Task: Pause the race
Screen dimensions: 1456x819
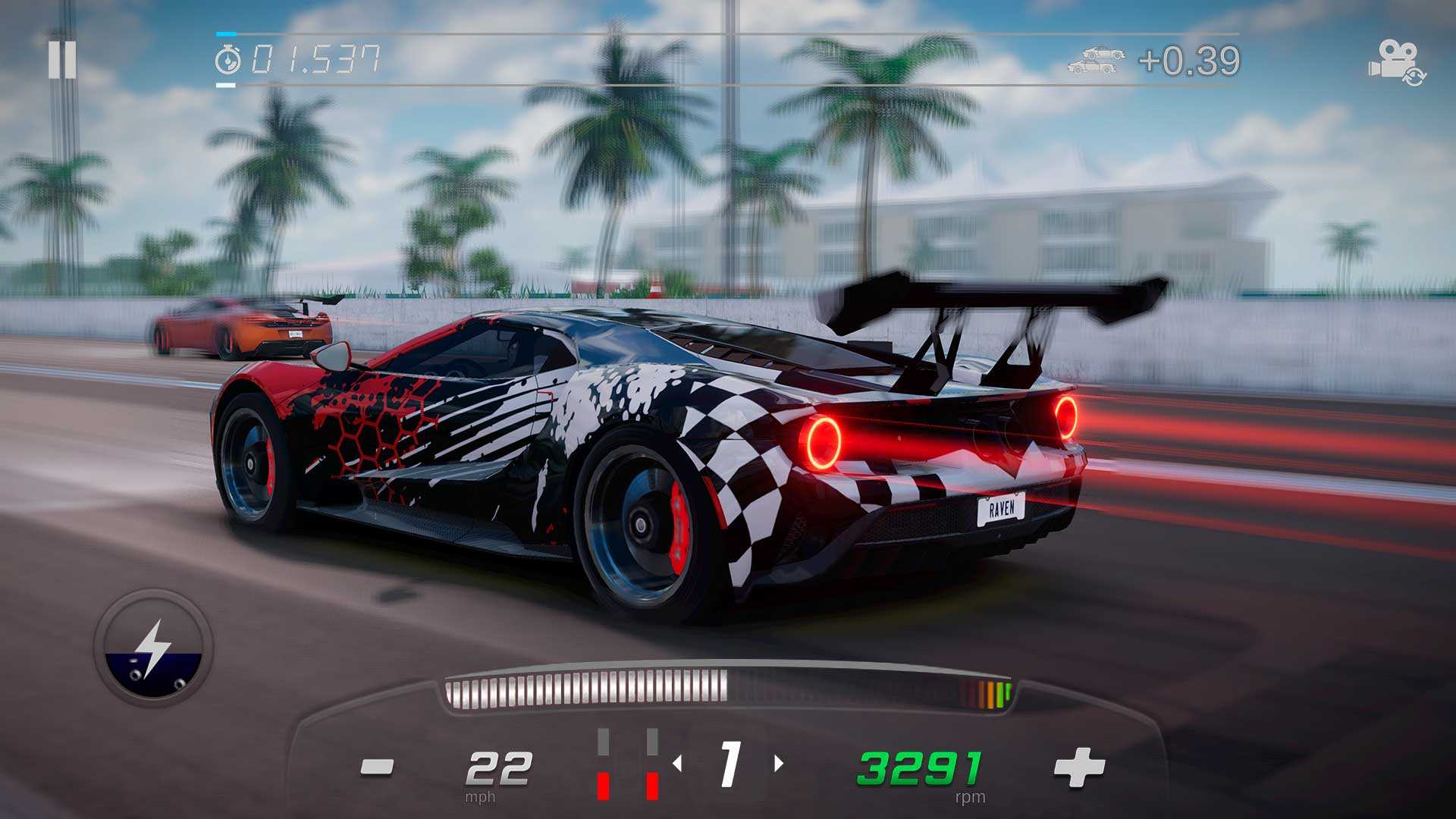Action: click(62, 59)
